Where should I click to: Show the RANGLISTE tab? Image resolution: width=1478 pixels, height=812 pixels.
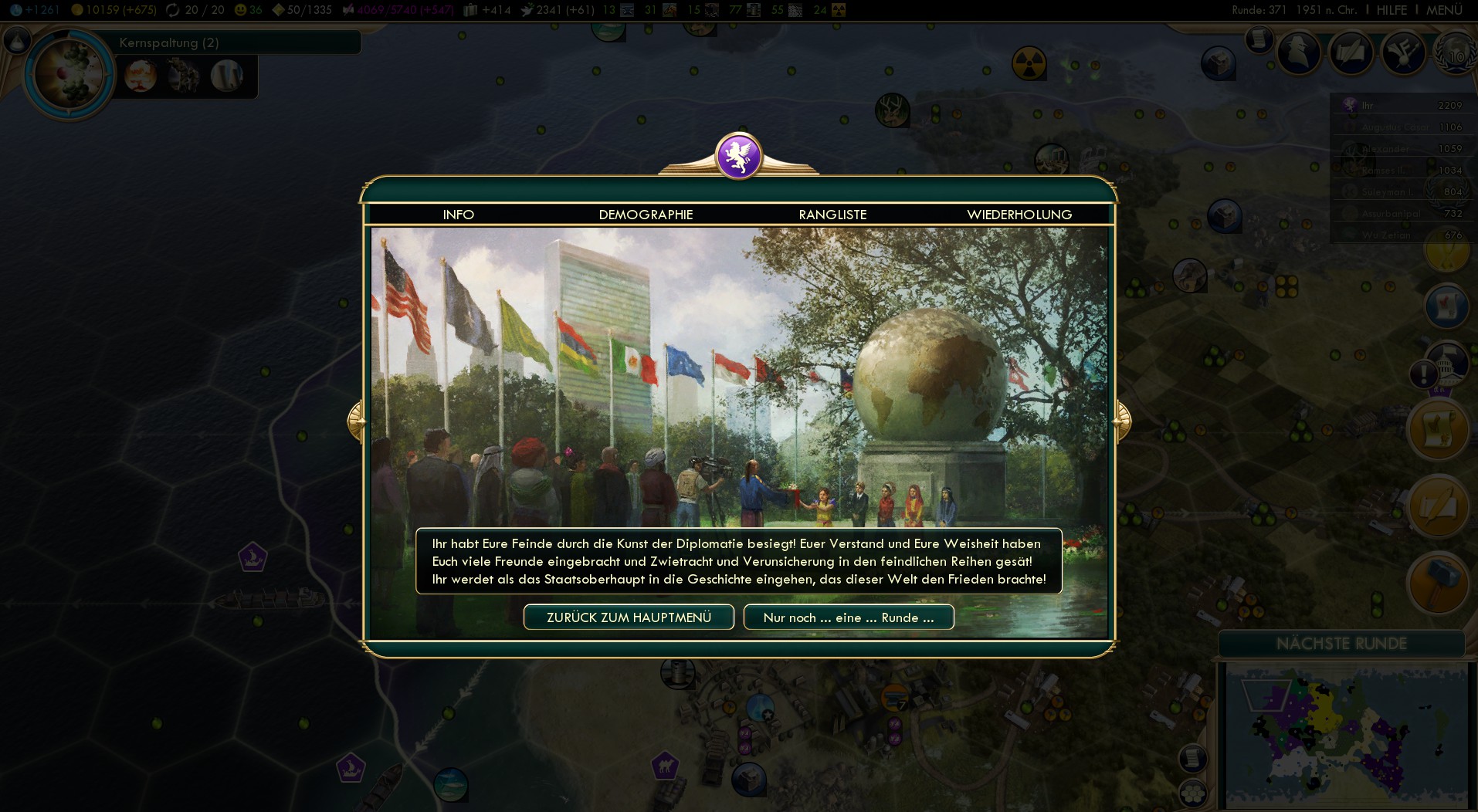(x=832, y=215)
